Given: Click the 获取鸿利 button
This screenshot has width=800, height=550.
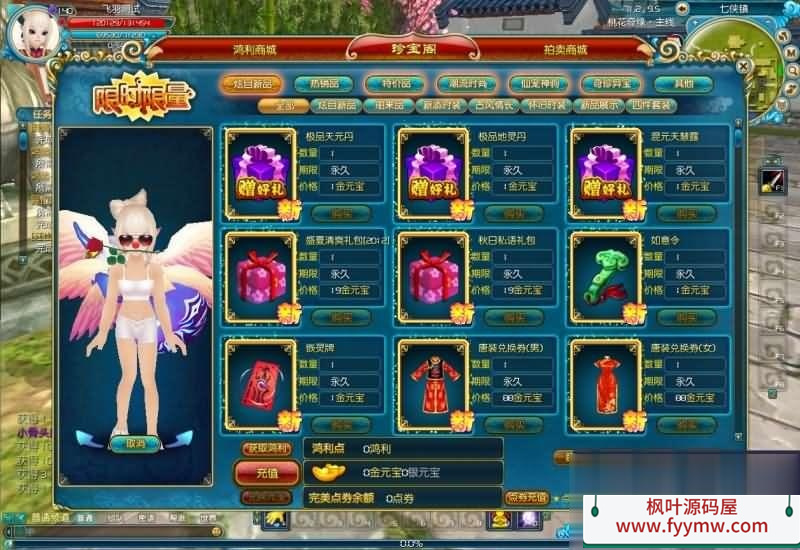Looking at the screenshot, I should 268,448.
